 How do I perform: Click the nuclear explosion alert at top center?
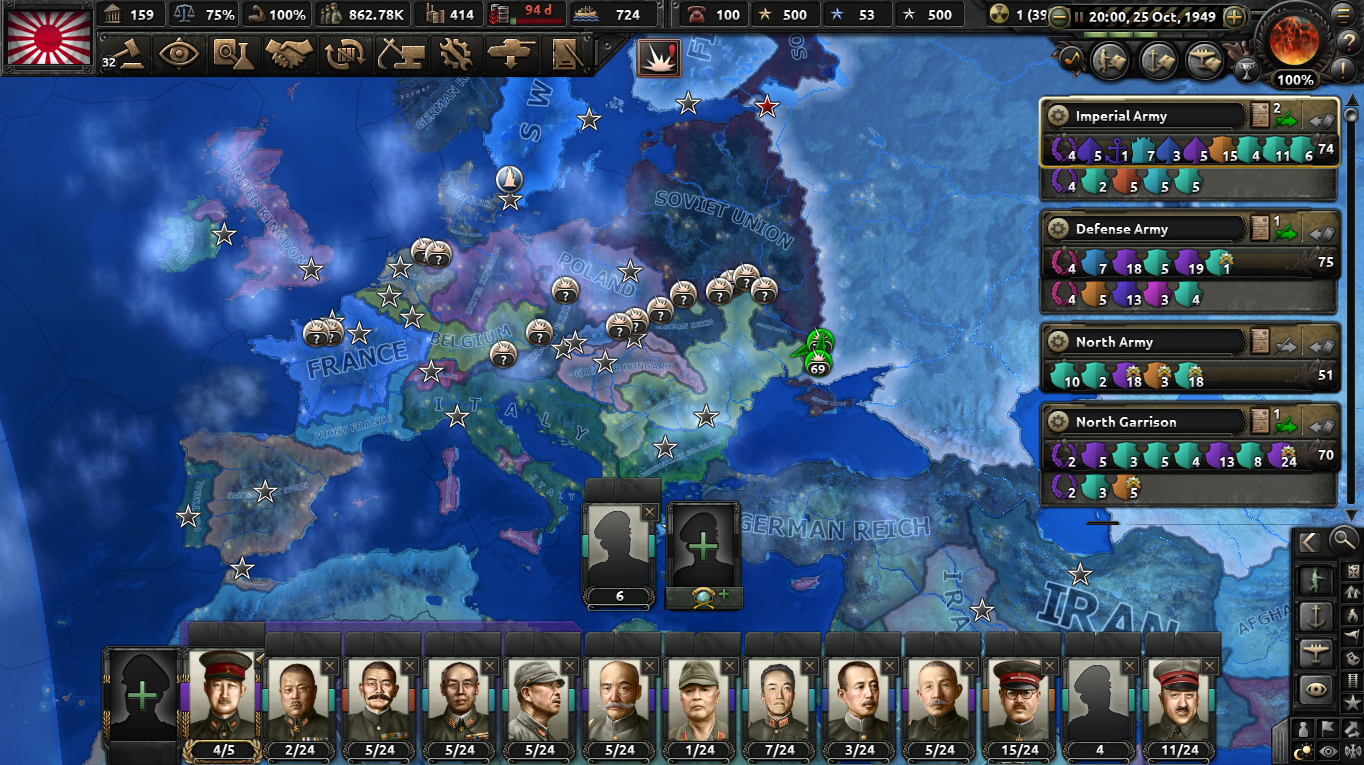pos(660,57)
